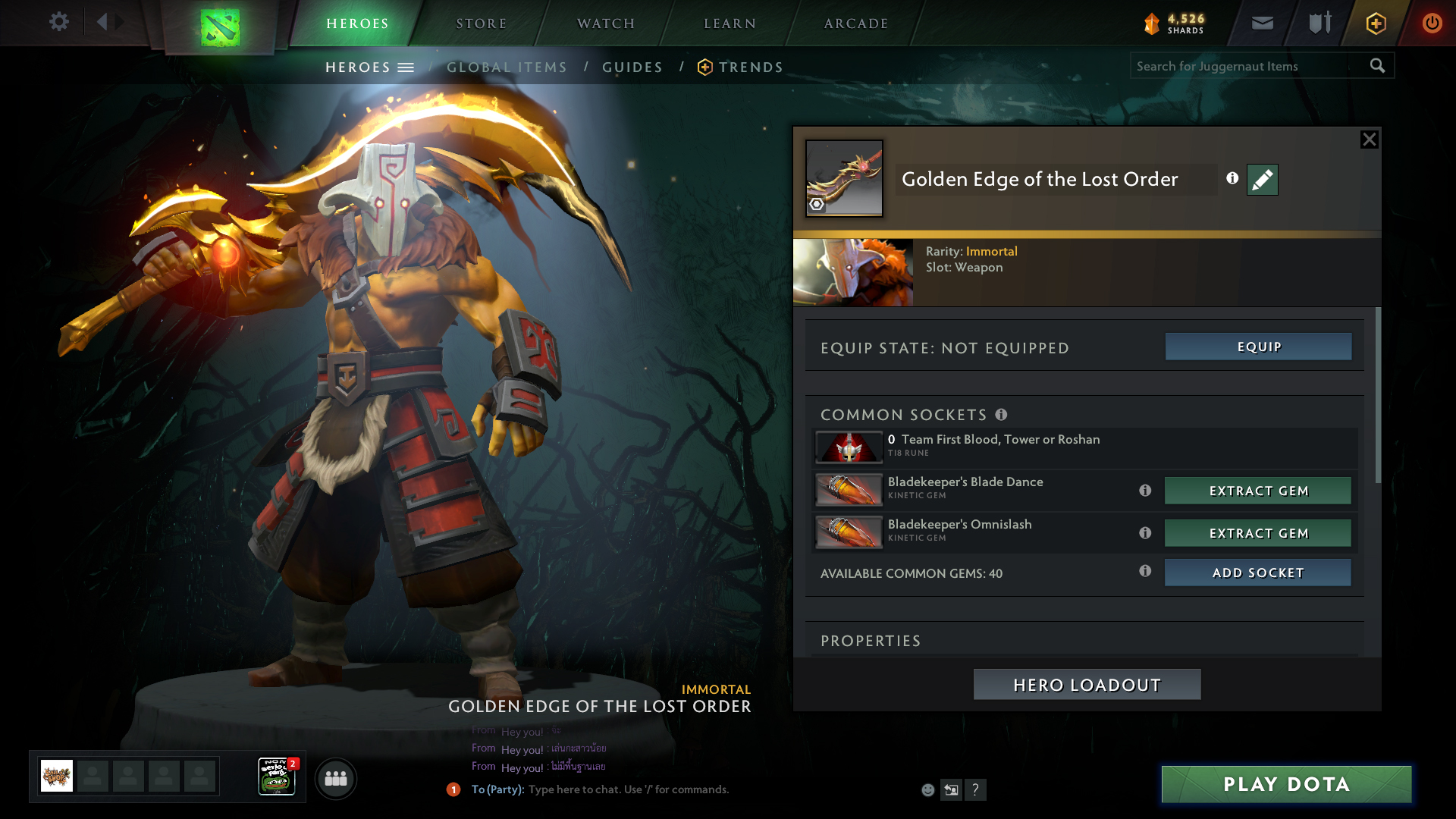Switch to the Store tab
This screenshot has width=1456, height=819.
pos(482,24)
